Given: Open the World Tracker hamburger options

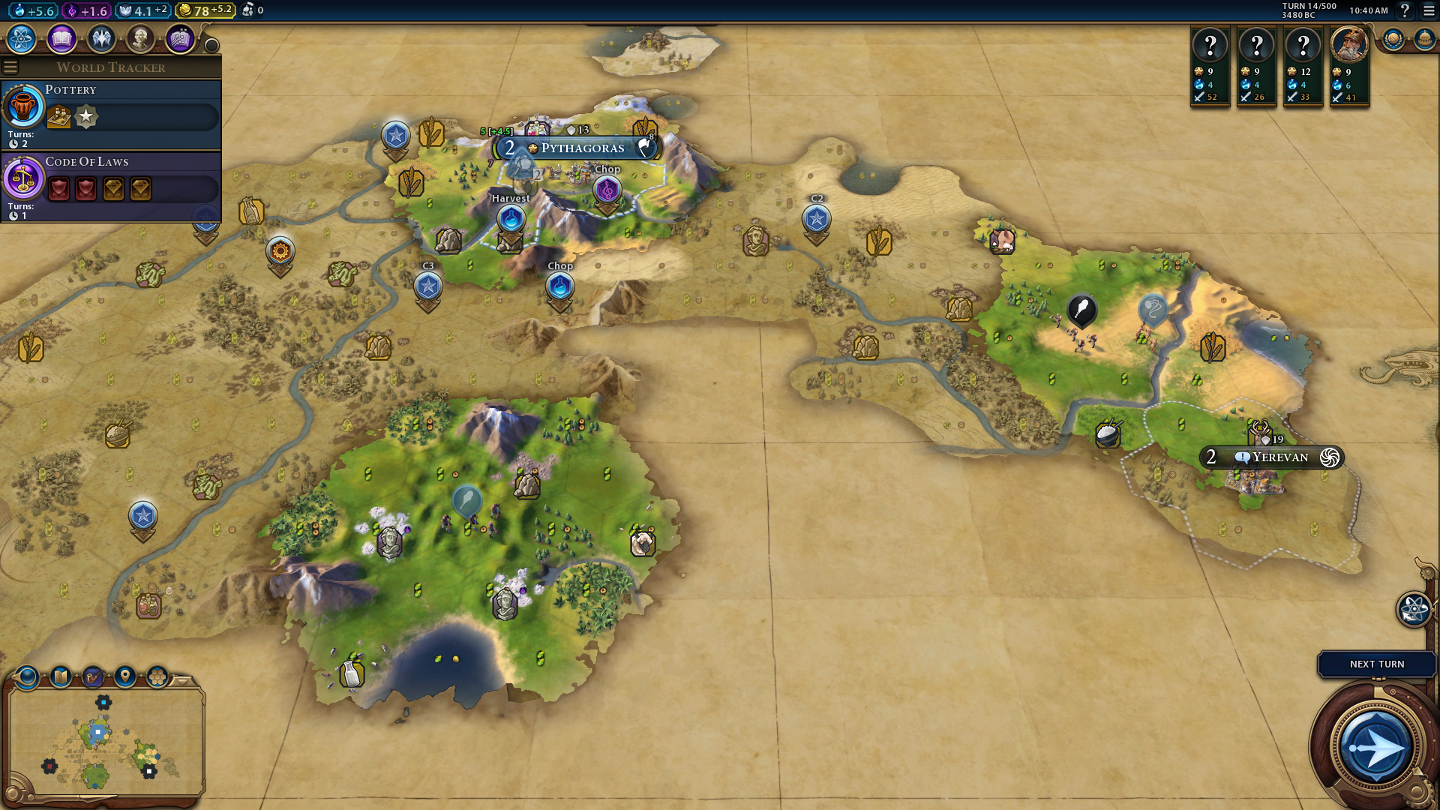Looking at the screenshot, I should tap(11, 67).
